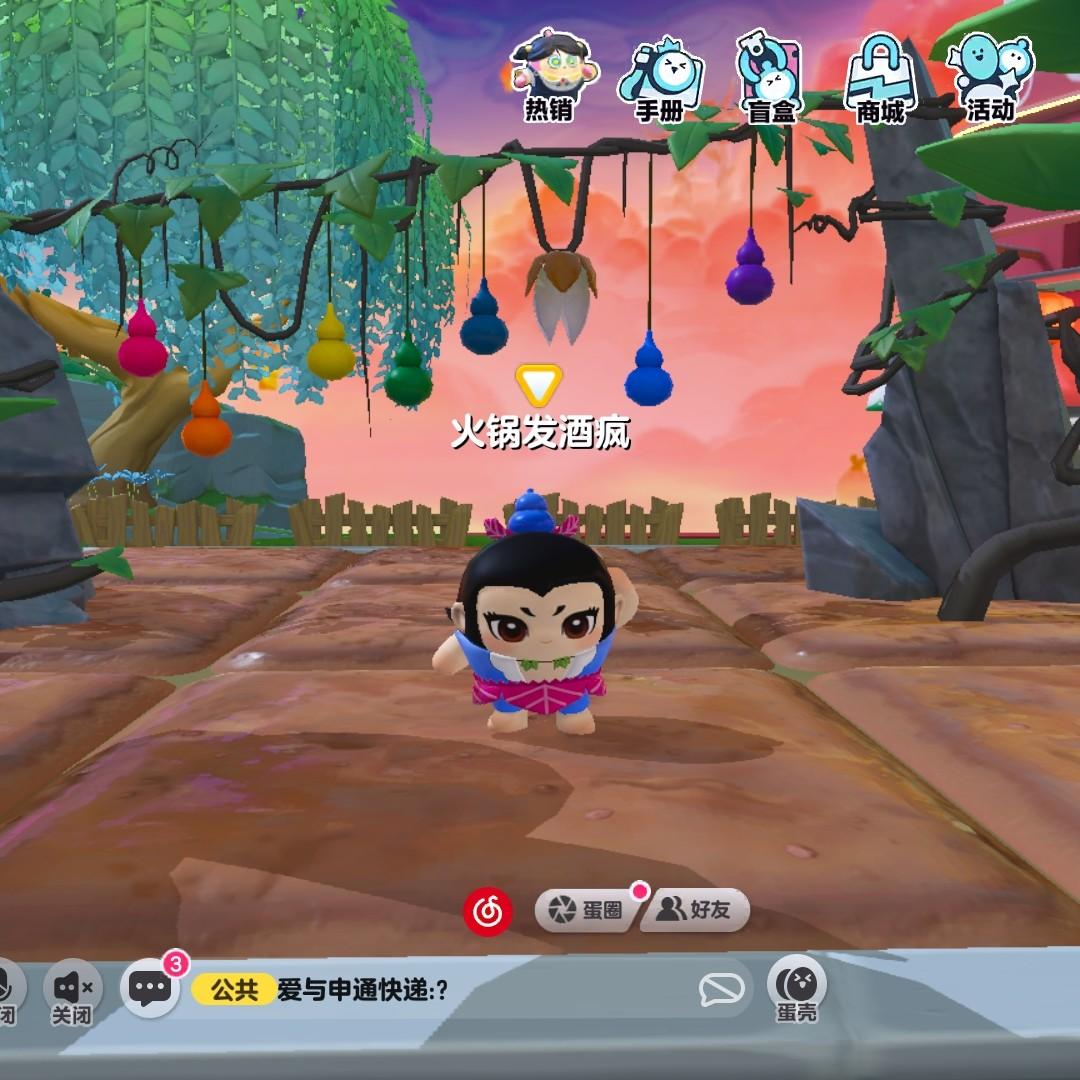Viewport: 1080px width, 1080px height.
Task: Open the 盲盒 blind box screen
Action: (771, 78)
